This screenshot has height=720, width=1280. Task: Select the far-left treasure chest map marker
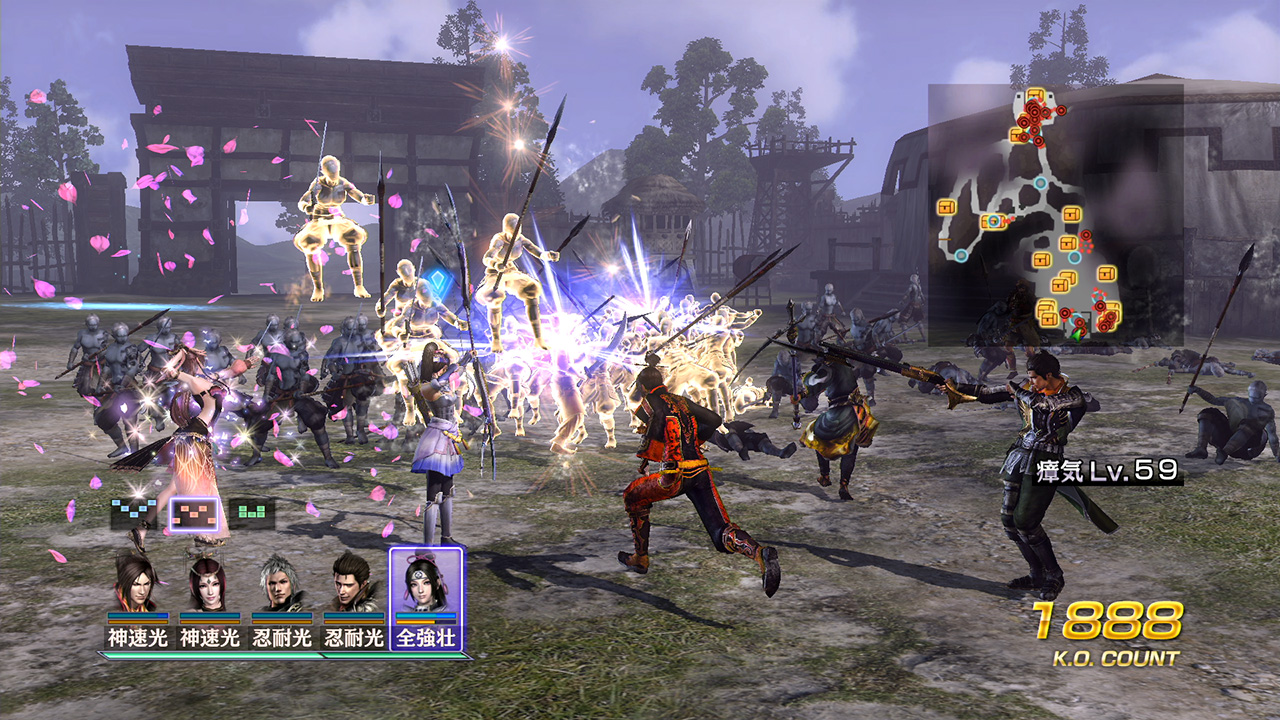coord(947,207)
